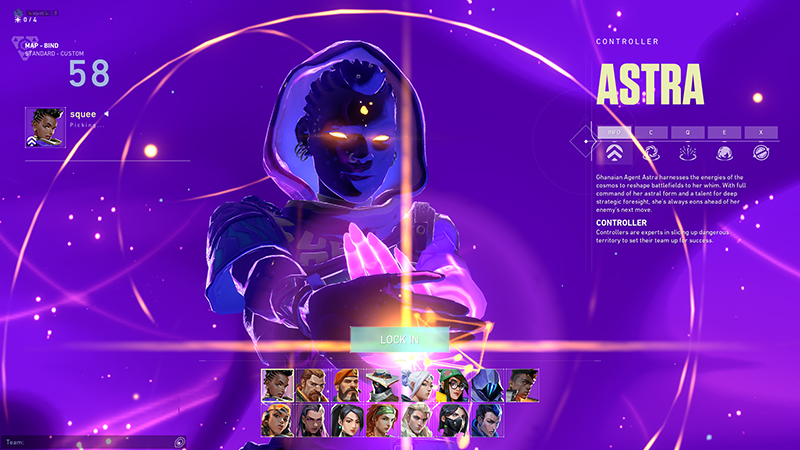This screenshot has height=450, width=800.
Task: Select Skye with the green headband
Action: (x=382, y=420)
